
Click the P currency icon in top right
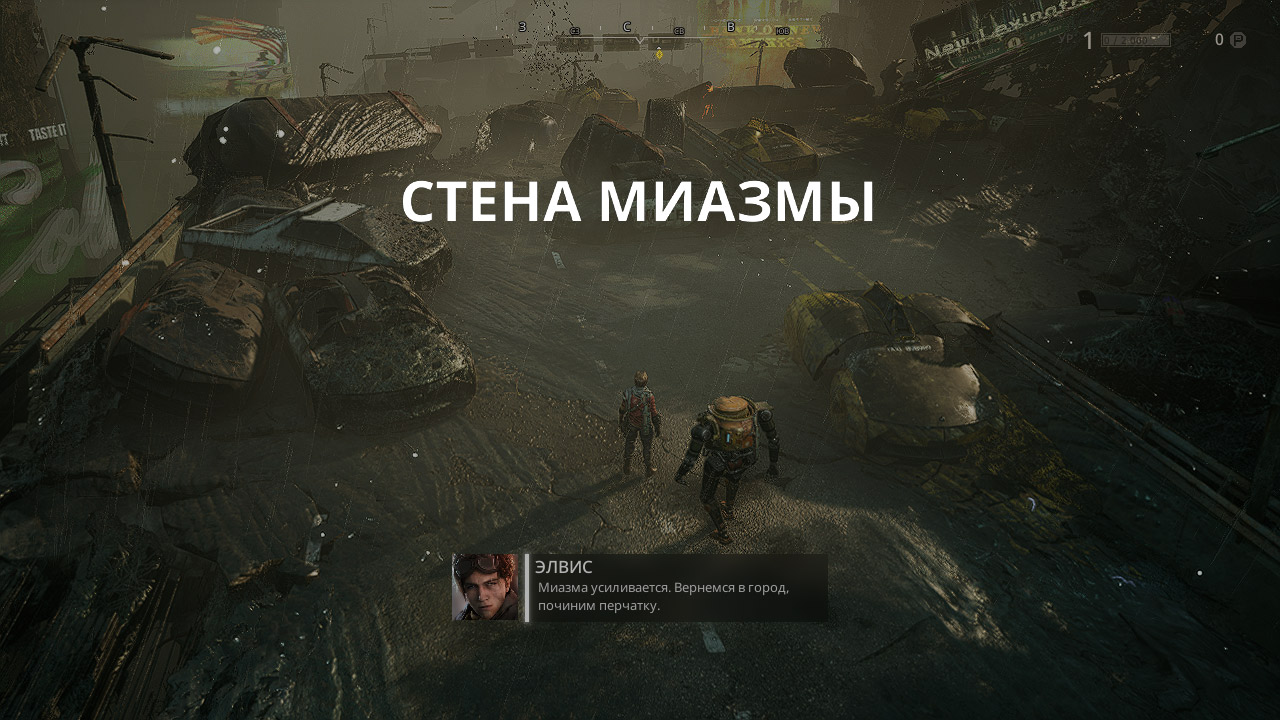1237,40
